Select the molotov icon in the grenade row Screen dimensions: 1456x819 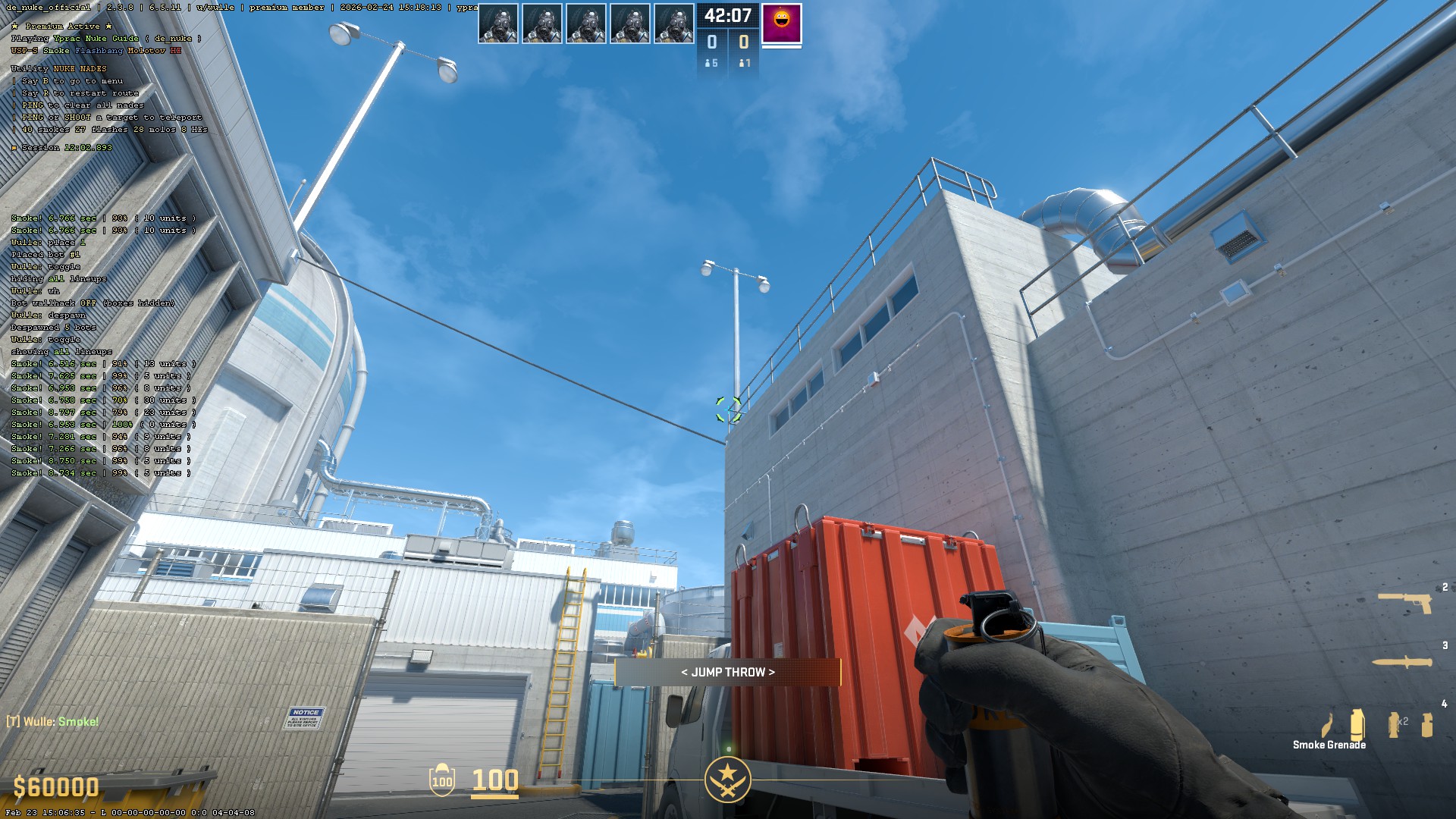point(1329,726)
